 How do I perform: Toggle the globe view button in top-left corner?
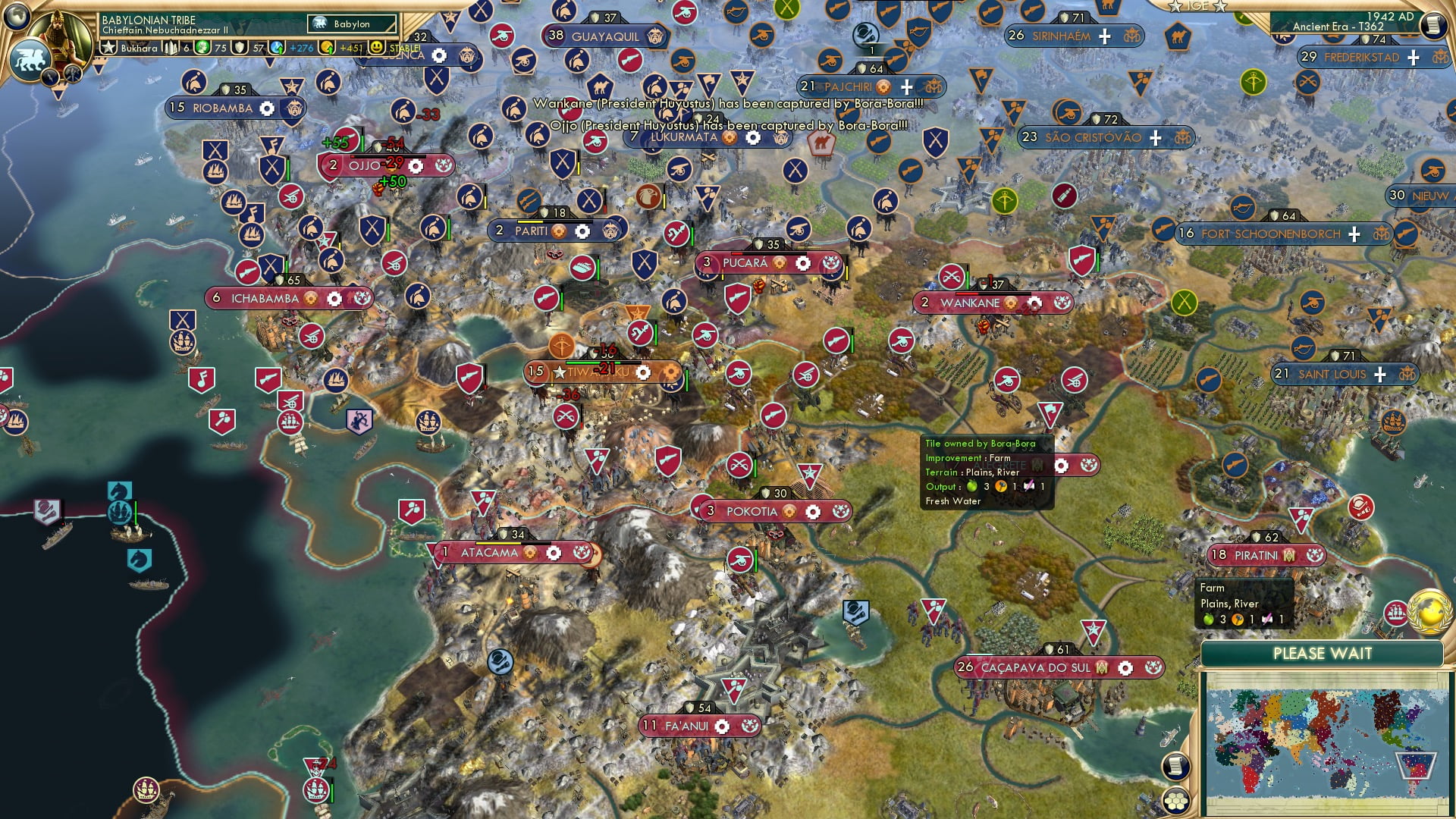click(16, 17)
